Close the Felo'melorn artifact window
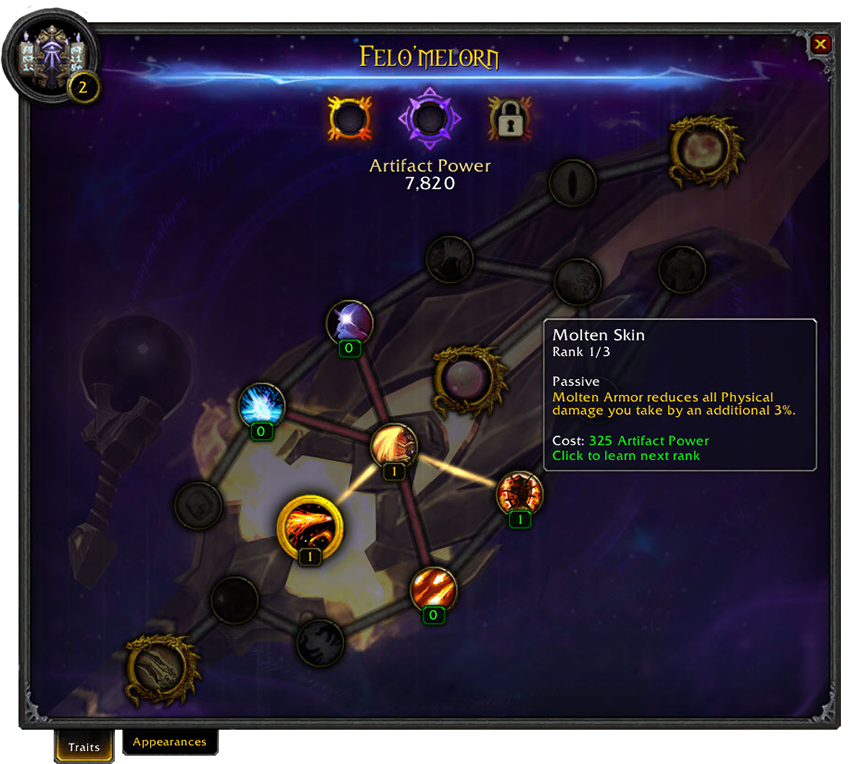This screenshot has height=764, width=860. tap(820, 44)
